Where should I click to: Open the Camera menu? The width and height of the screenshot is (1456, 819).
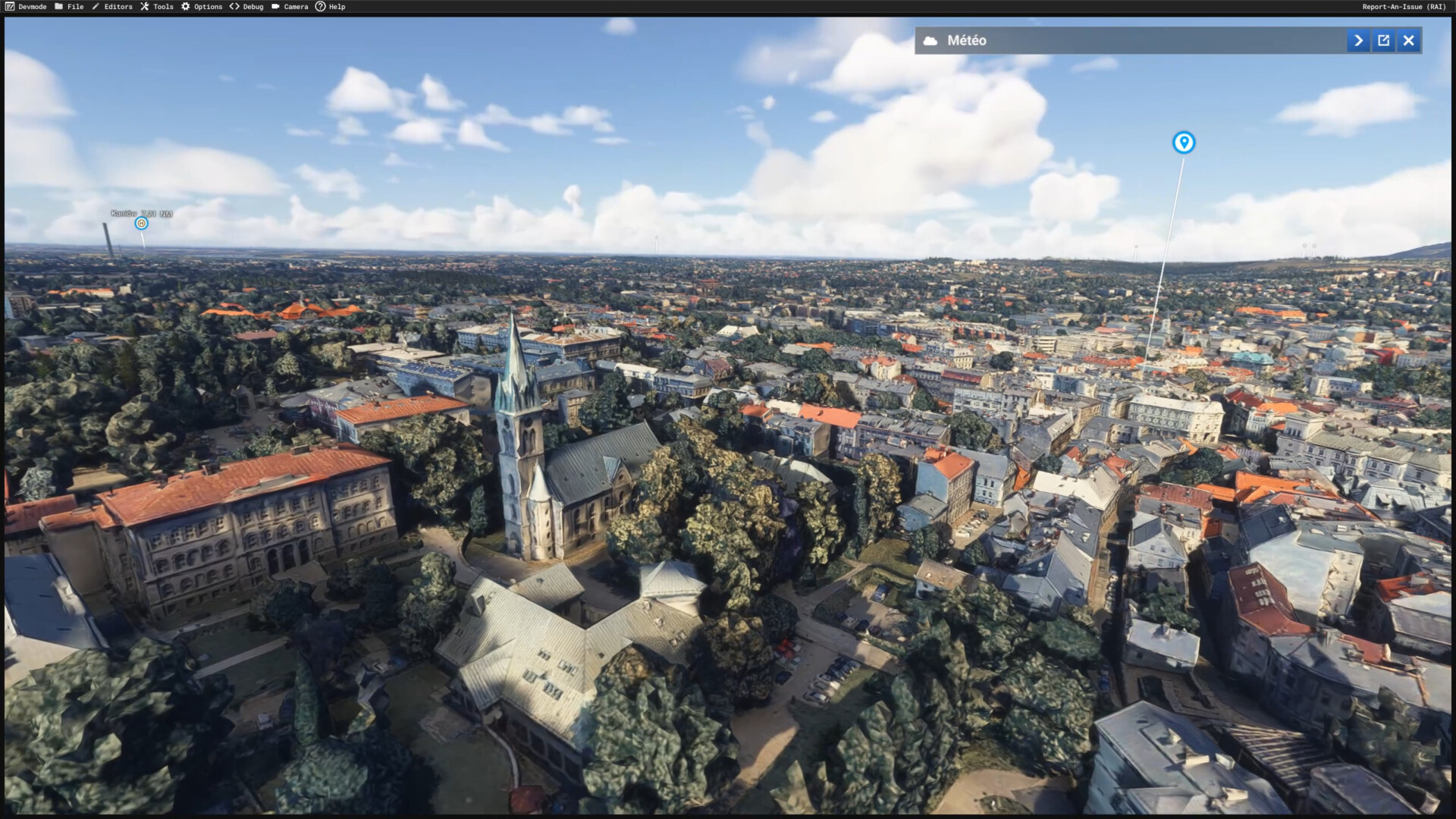pos(290,7)
